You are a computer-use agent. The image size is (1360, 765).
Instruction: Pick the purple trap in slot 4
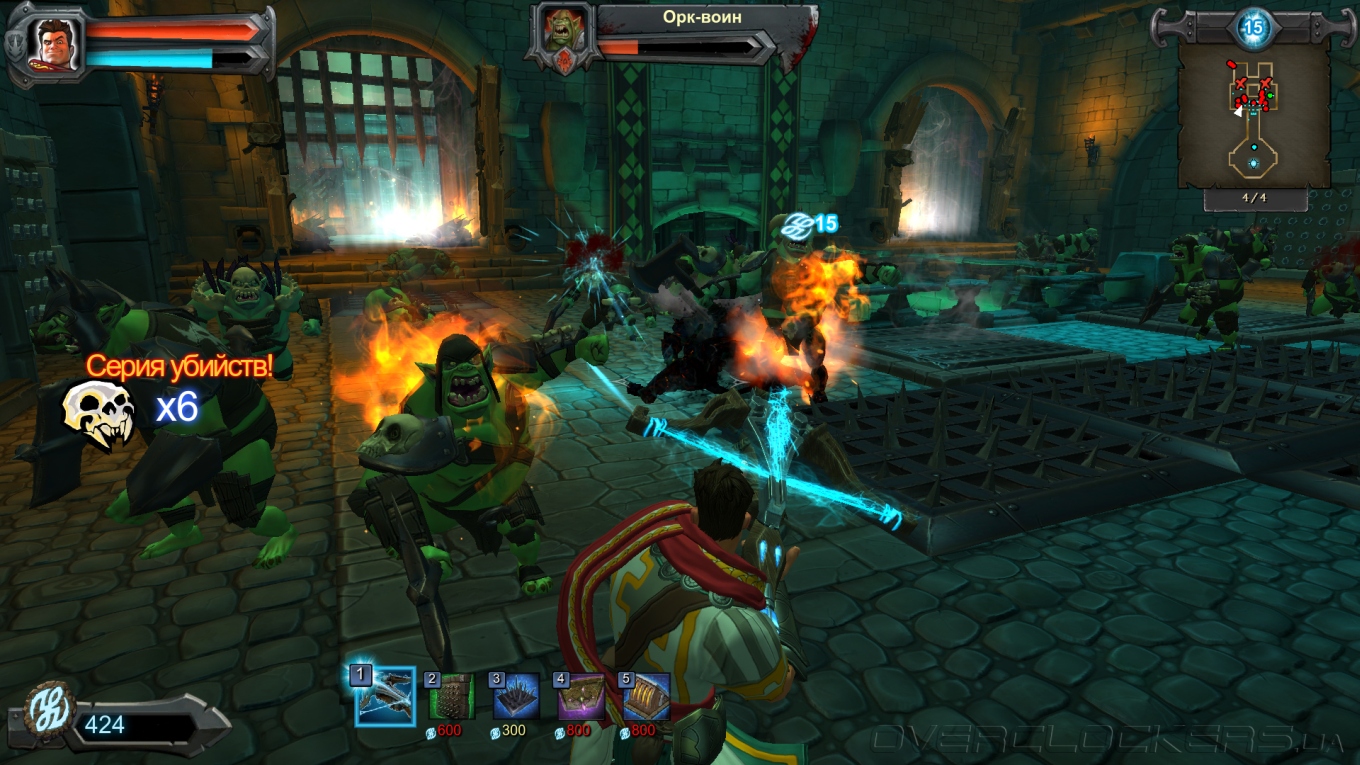click(x=581, y=697)
